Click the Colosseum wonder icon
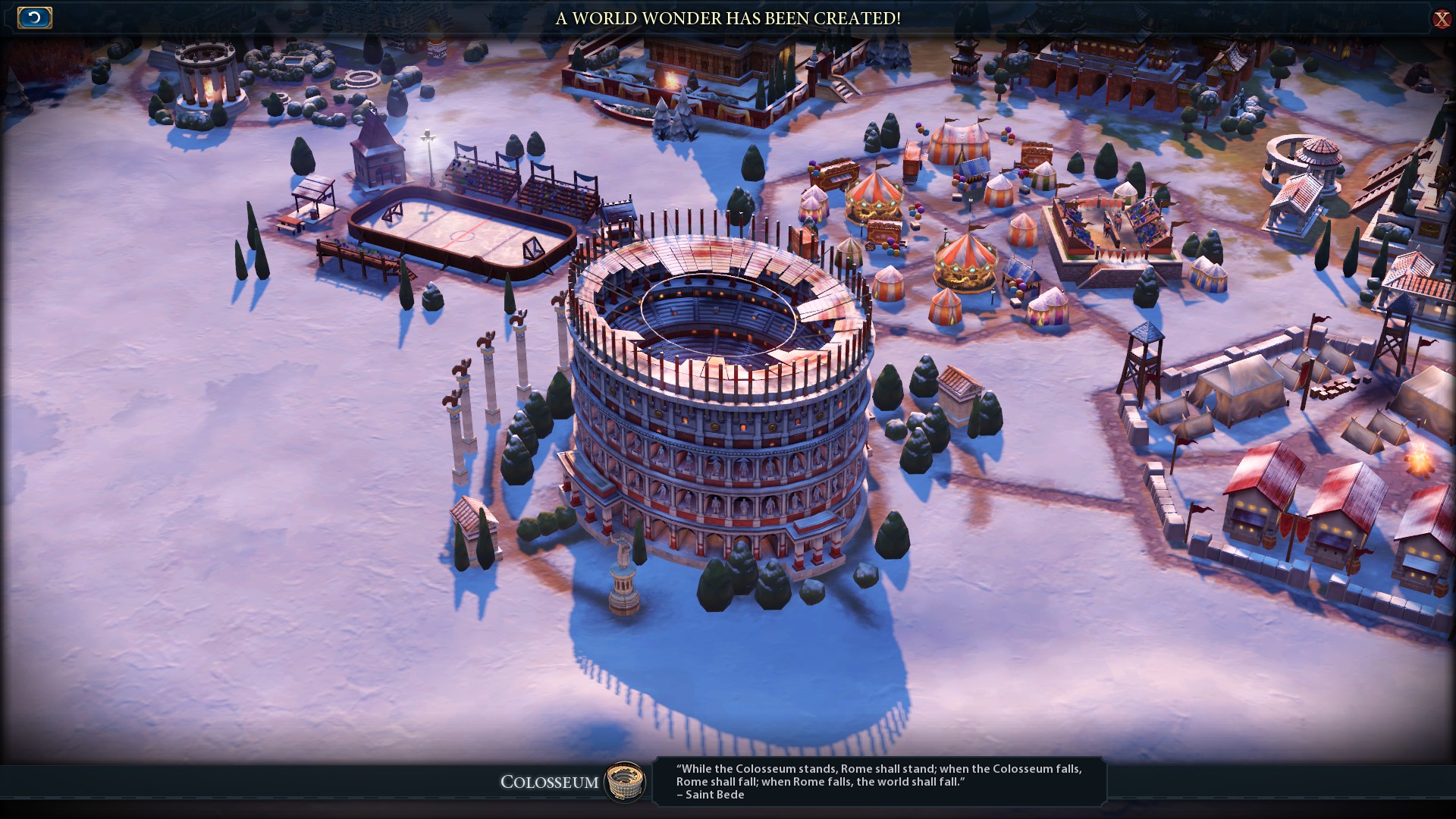Viewport: 1456px width, 819px height. pyautogui.click(x=625, y=781)
